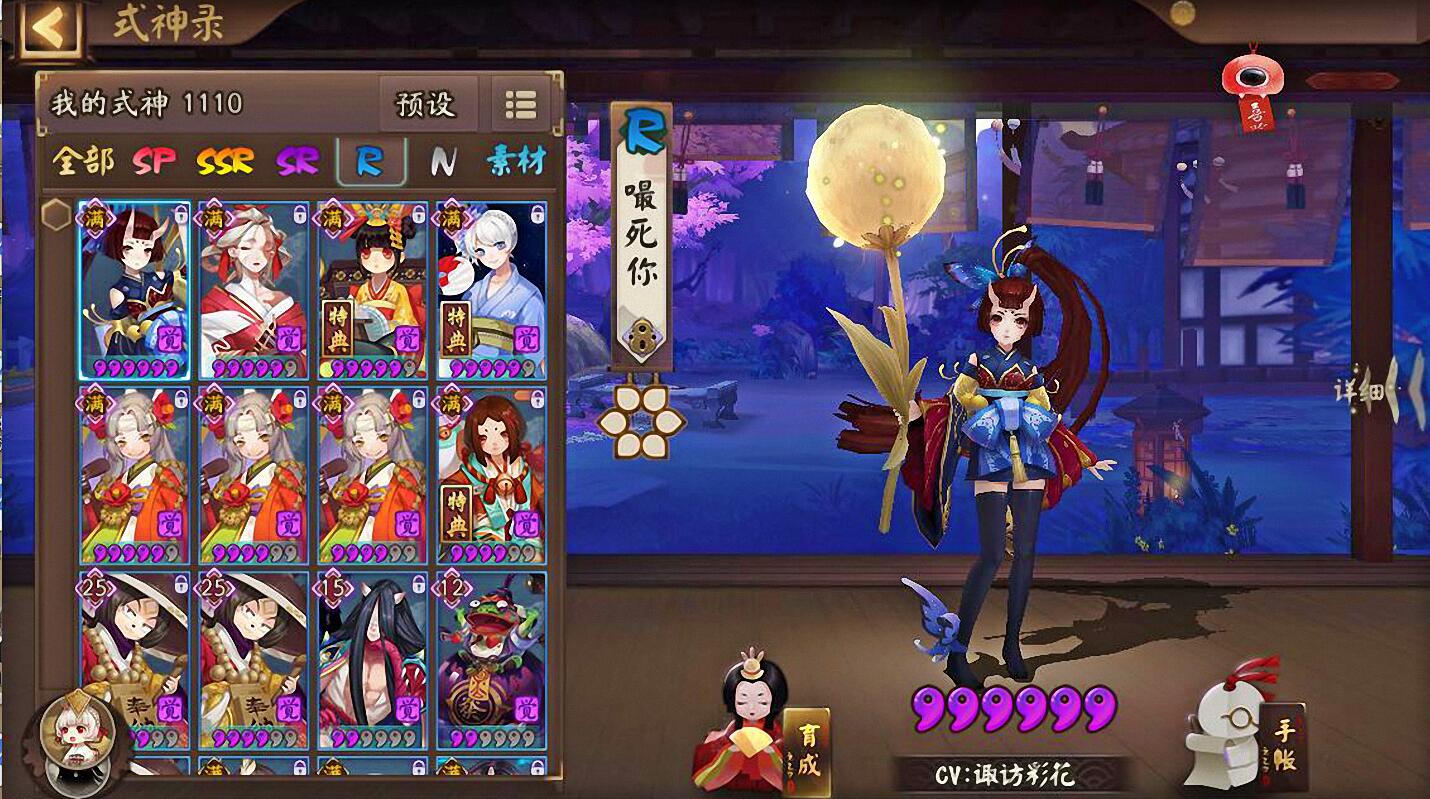
Task: Tap the red eyeball wind chime decoration
Action: point(1254,75)
